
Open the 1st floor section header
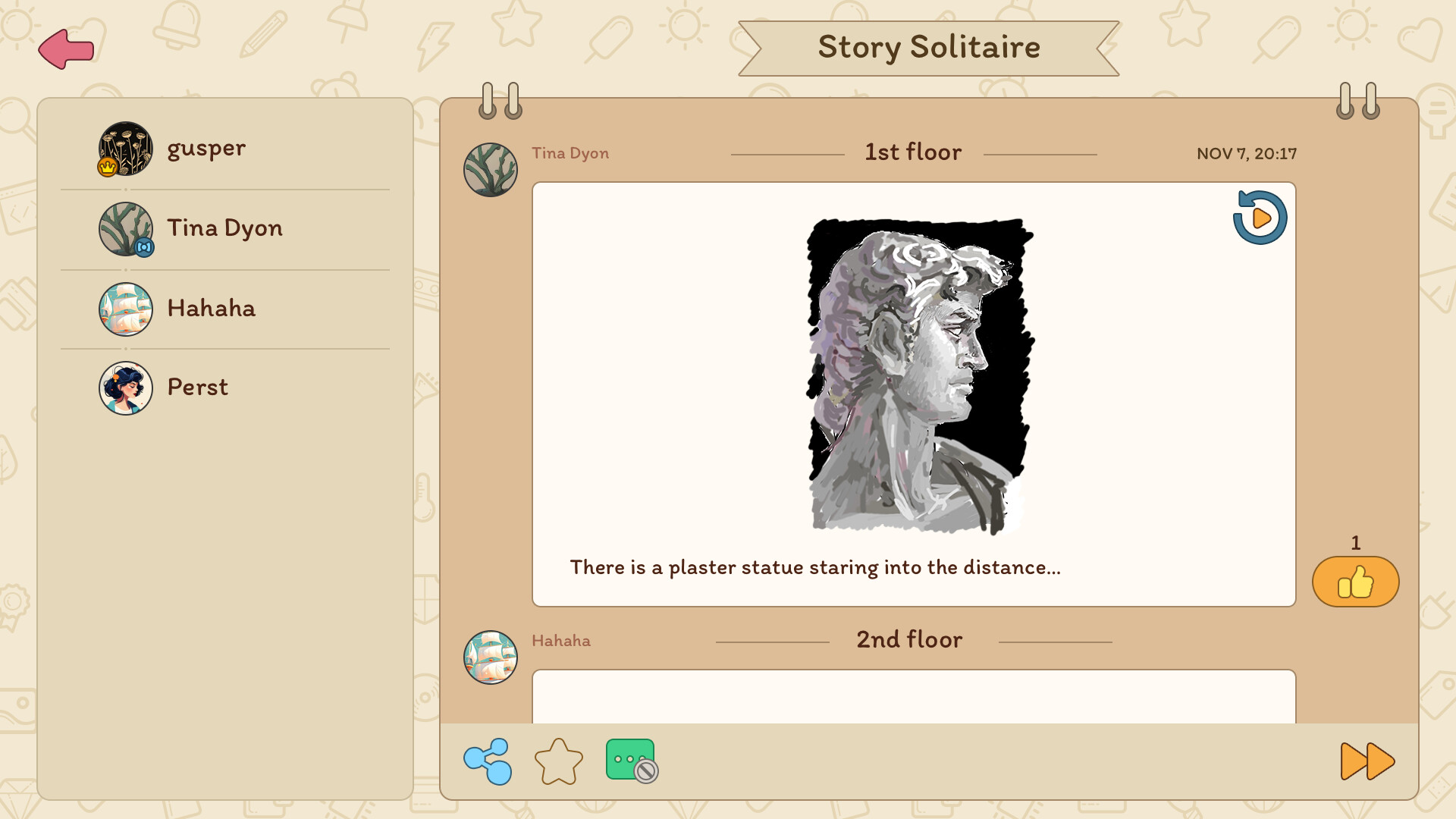point(912,152)
